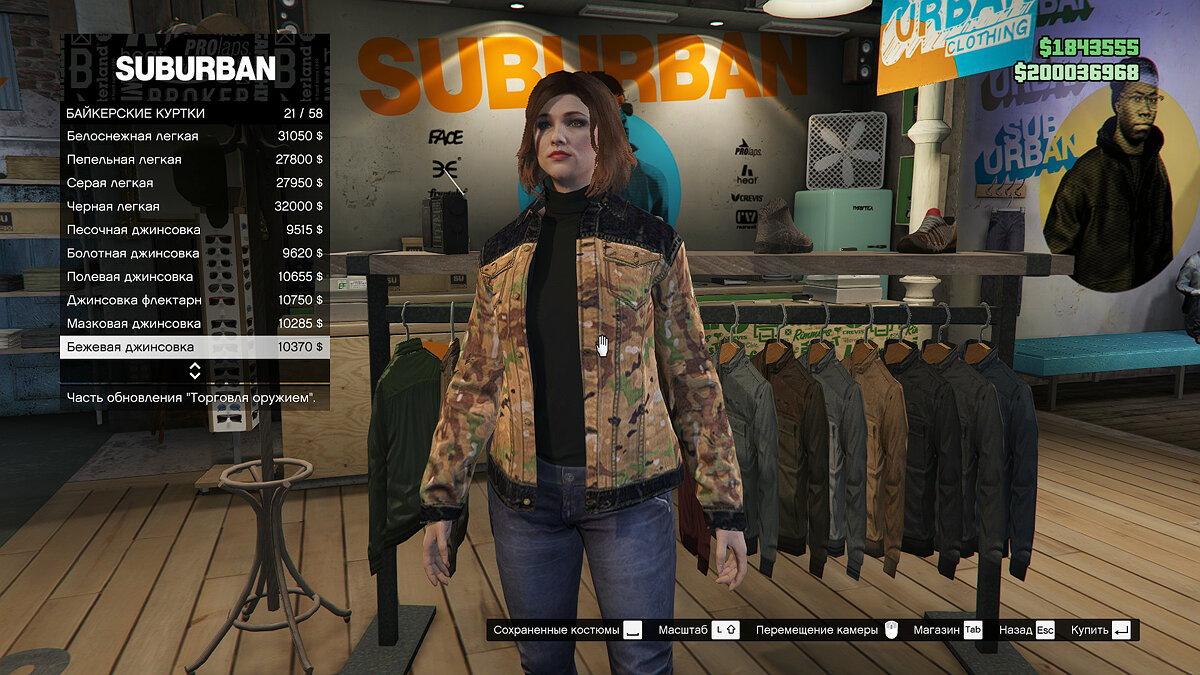Choose Пепельная легкая for 27800 $
1200x675 pixels.
194,159
